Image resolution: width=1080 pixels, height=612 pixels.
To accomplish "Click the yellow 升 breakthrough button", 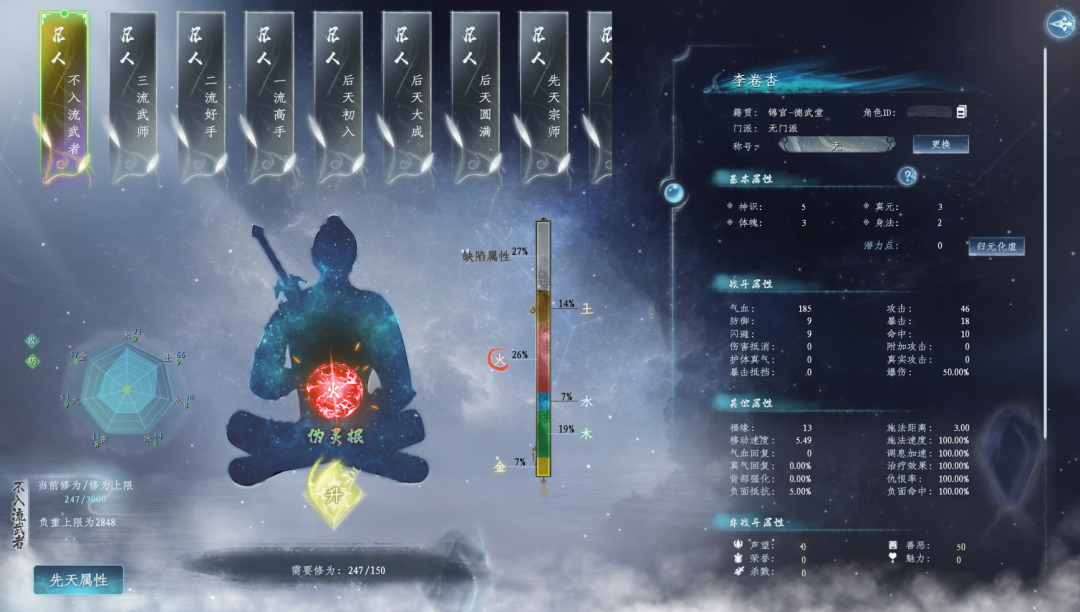I will [333, 494].
